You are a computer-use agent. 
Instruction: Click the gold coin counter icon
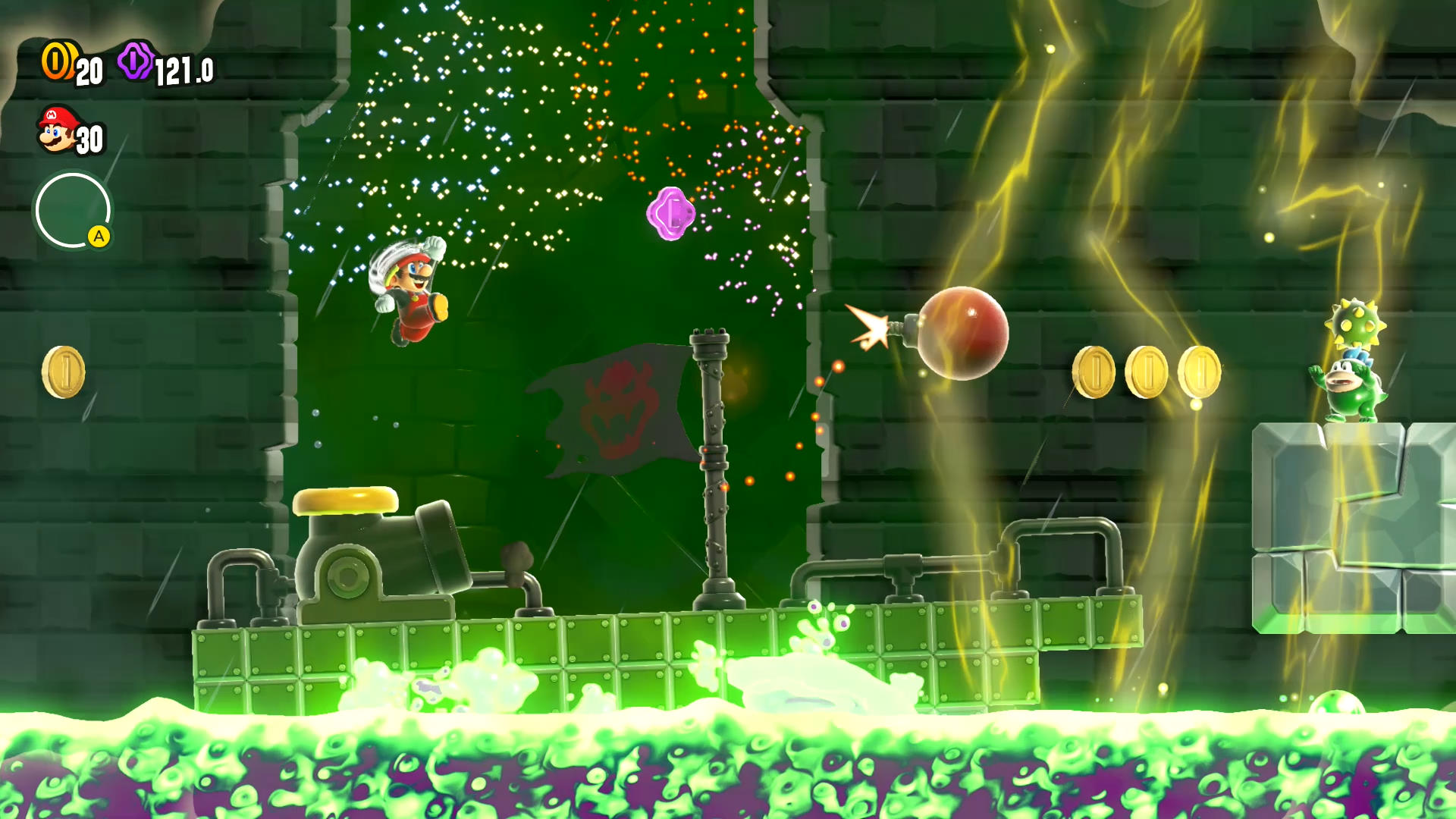tap(58, 61)
